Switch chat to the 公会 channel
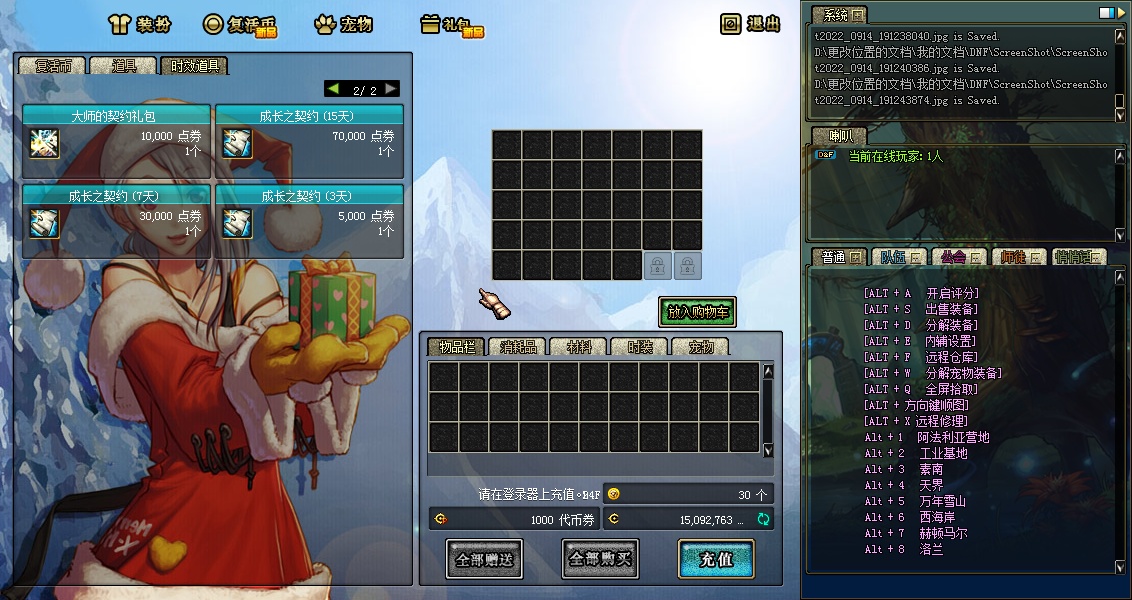Image resolution: width=1132 pixels, height=600 pixels. pos(954,257)
